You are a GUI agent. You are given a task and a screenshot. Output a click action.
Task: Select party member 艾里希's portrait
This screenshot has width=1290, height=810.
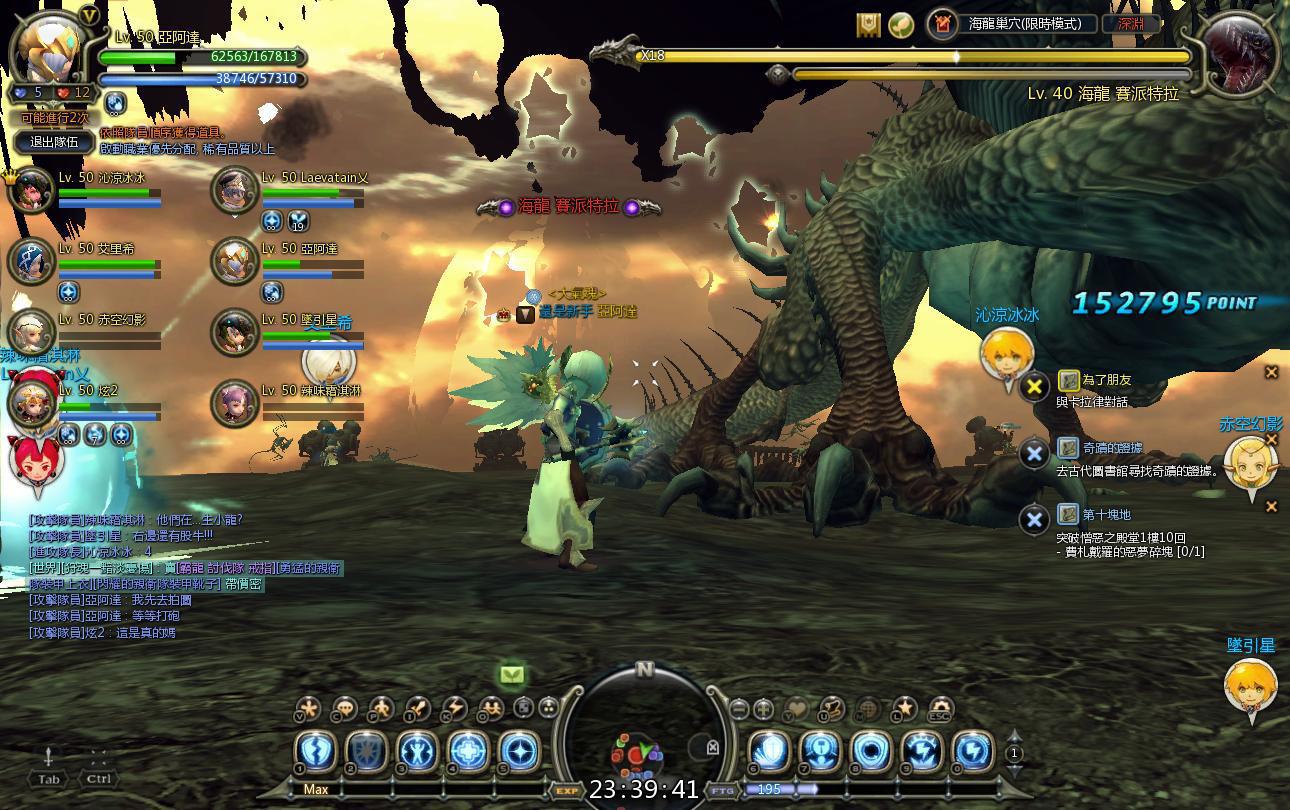pos(32,261)
